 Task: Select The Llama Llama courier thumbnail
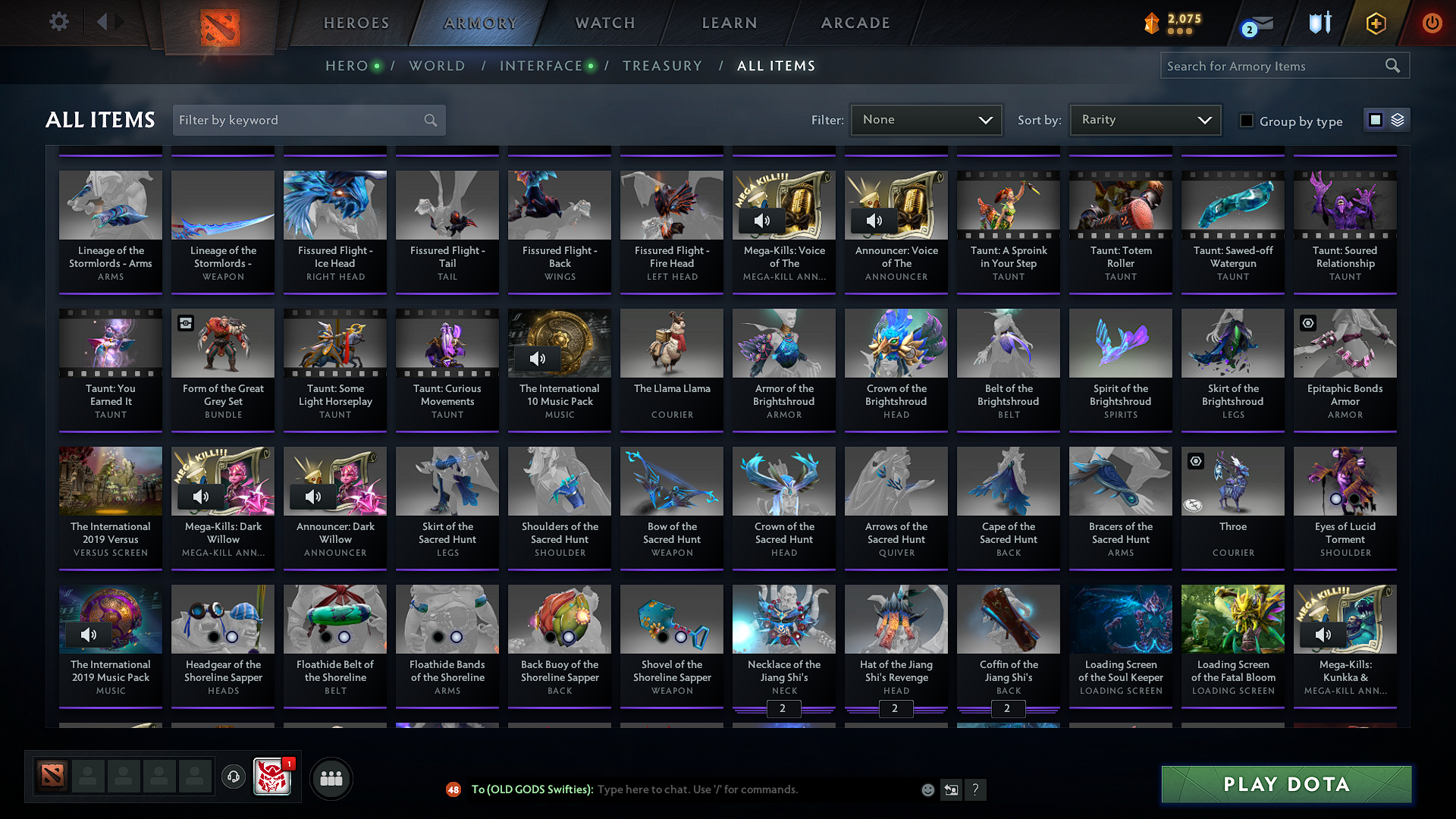point(671,344)
